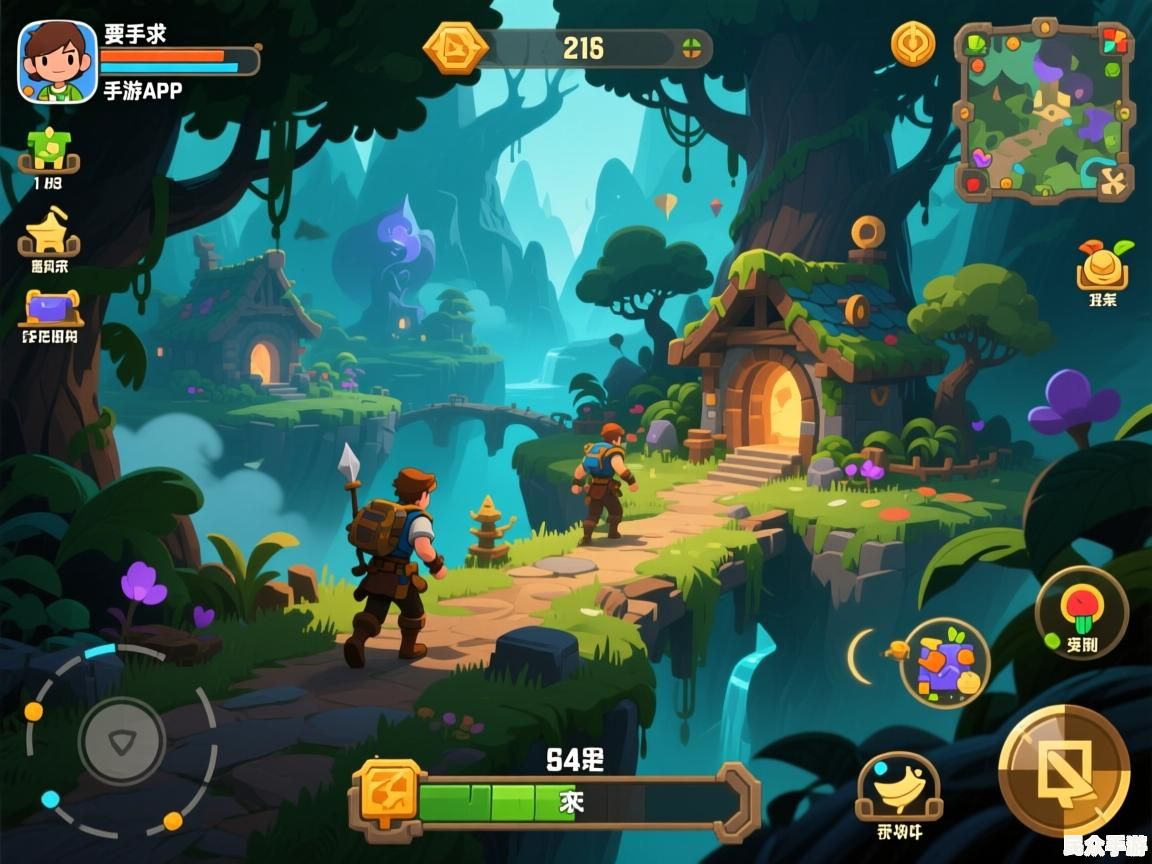This screenshot has height=864, width=1152.
Task: Expand the forest minimap
Action: coord(1043,110)
